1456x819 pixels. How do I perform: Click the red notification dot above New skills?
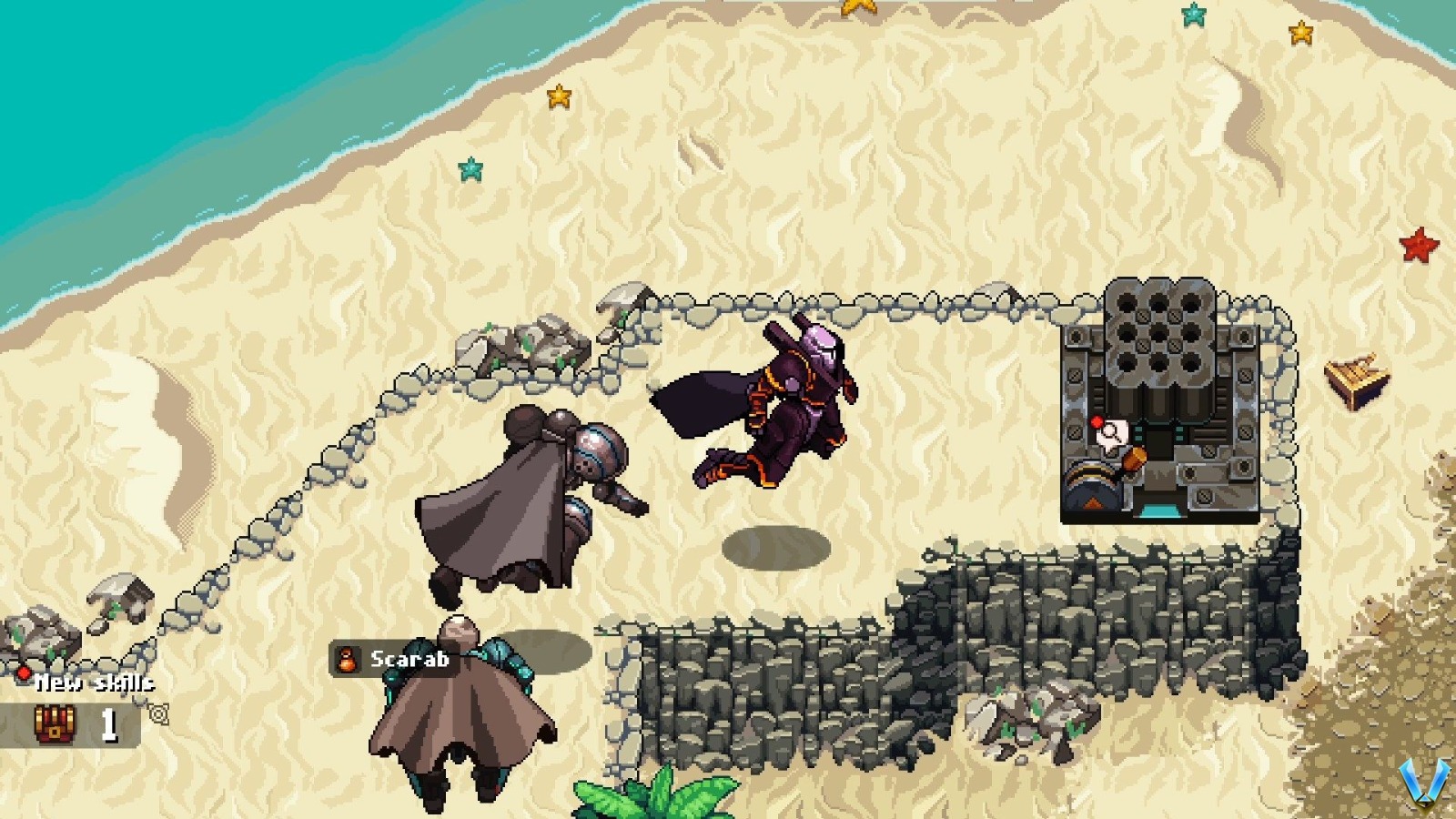(24, 672)
